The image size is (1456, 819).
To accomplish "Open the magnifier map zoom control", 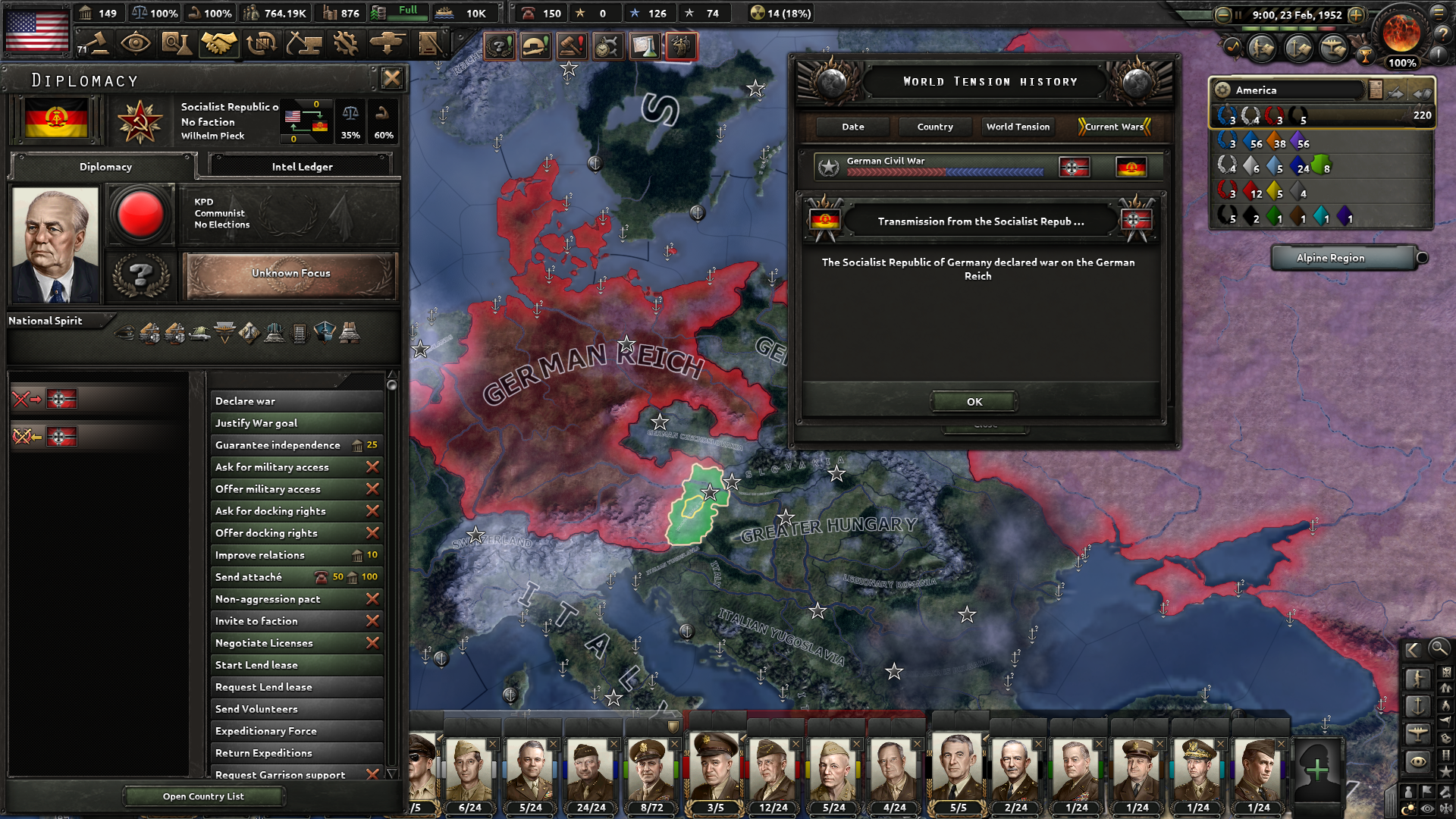I will tap(1439, 649).
